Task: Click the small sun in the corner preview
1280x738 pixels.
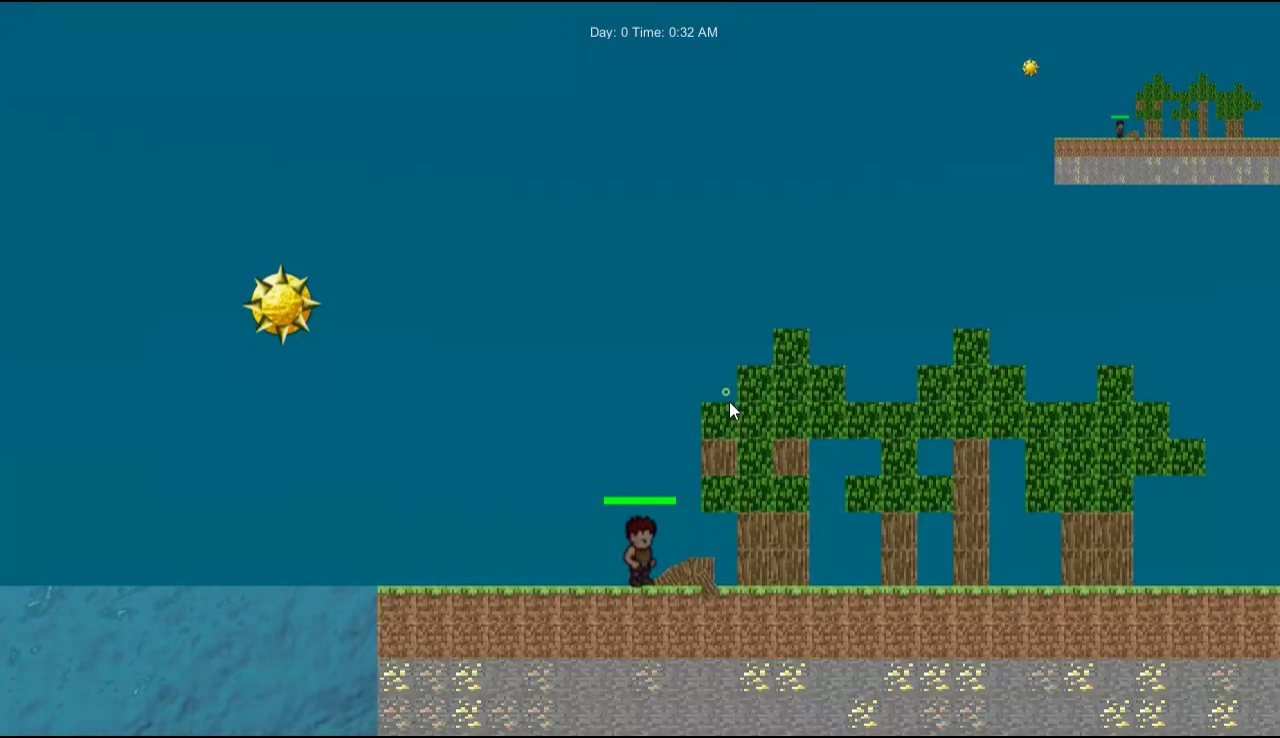Action: coord(1030,67)
